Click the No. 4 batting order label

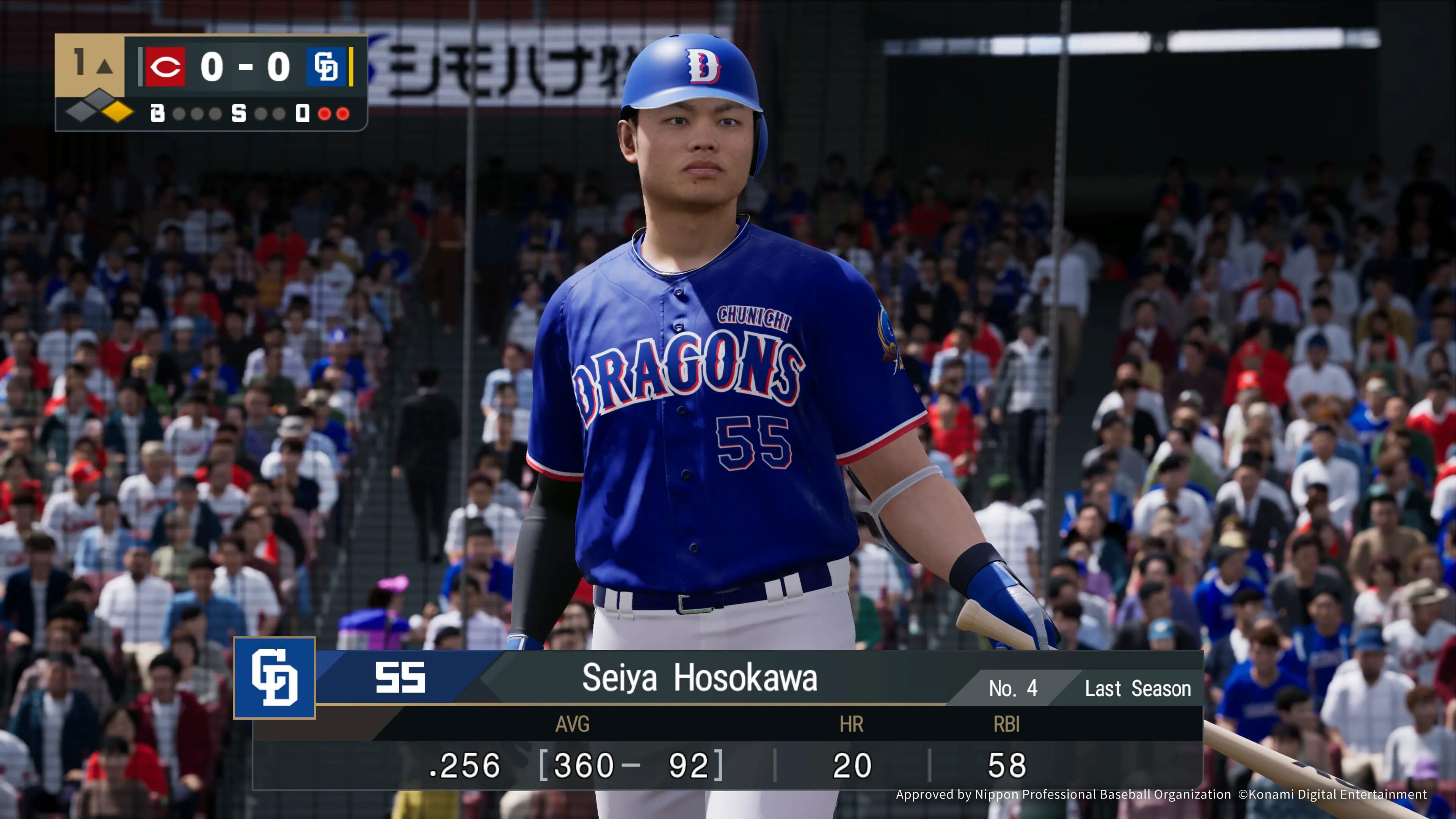tap(1013, 689)
